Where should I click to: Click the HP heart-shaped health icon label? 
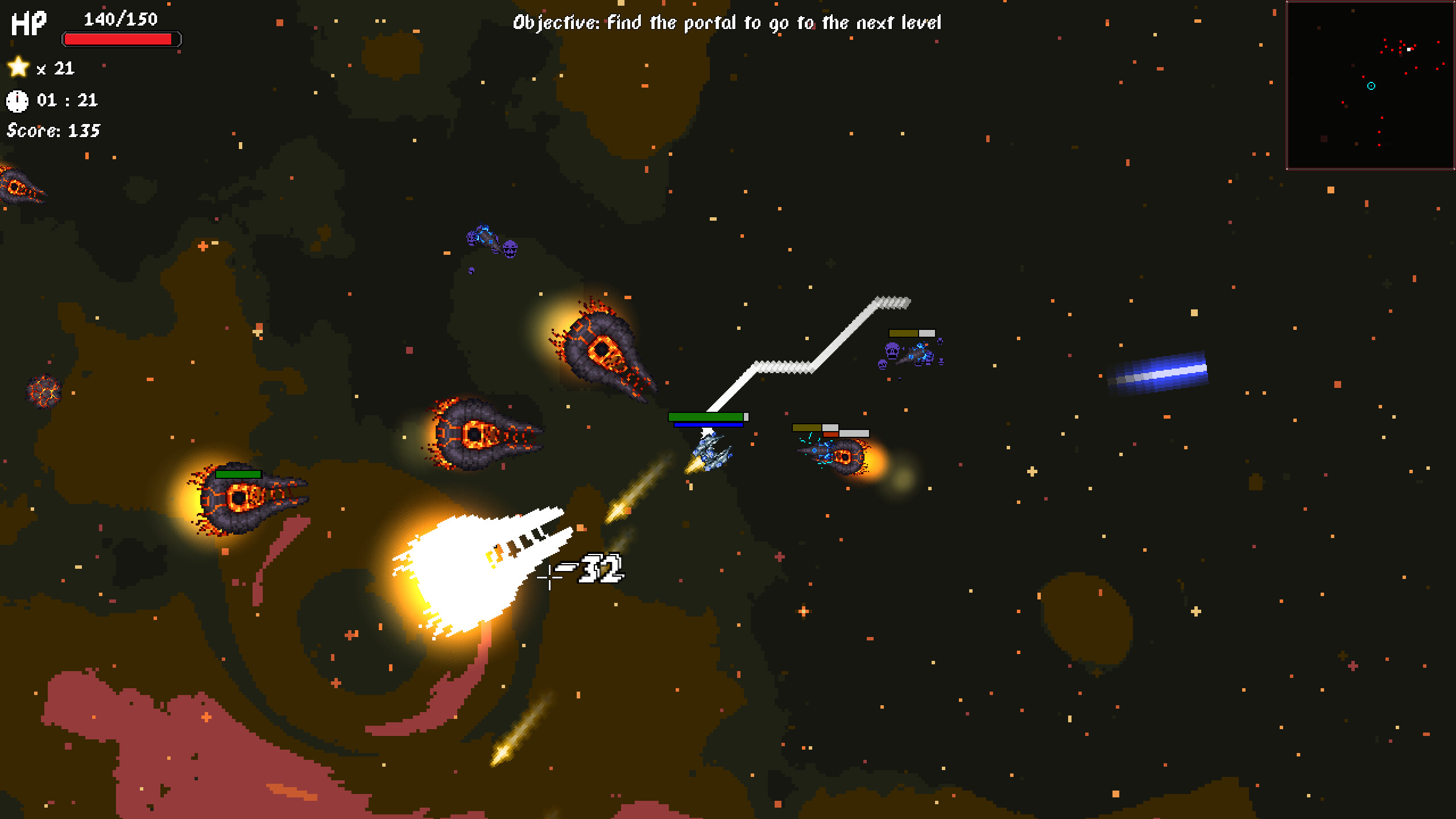tap(28, 24)
